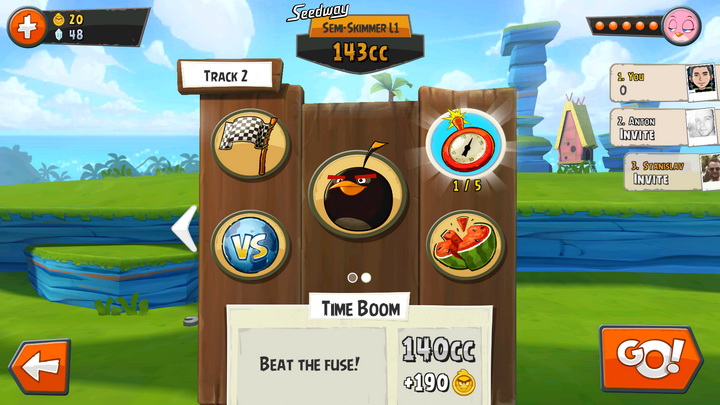Viewport: 720px width, 405px height.
Task: Show the previous track with the left arrow
Action: tap(184, 230)
